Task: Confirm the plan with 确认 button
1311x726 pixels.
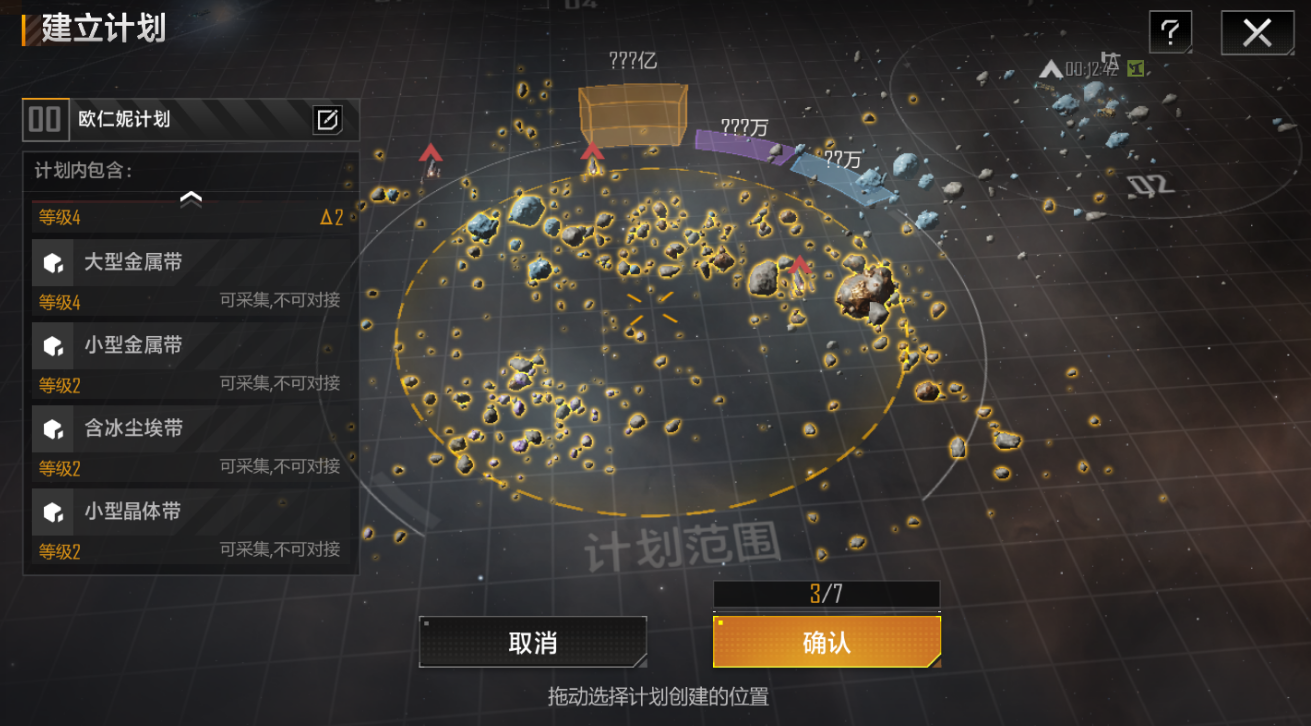Action: pos(826,642)
